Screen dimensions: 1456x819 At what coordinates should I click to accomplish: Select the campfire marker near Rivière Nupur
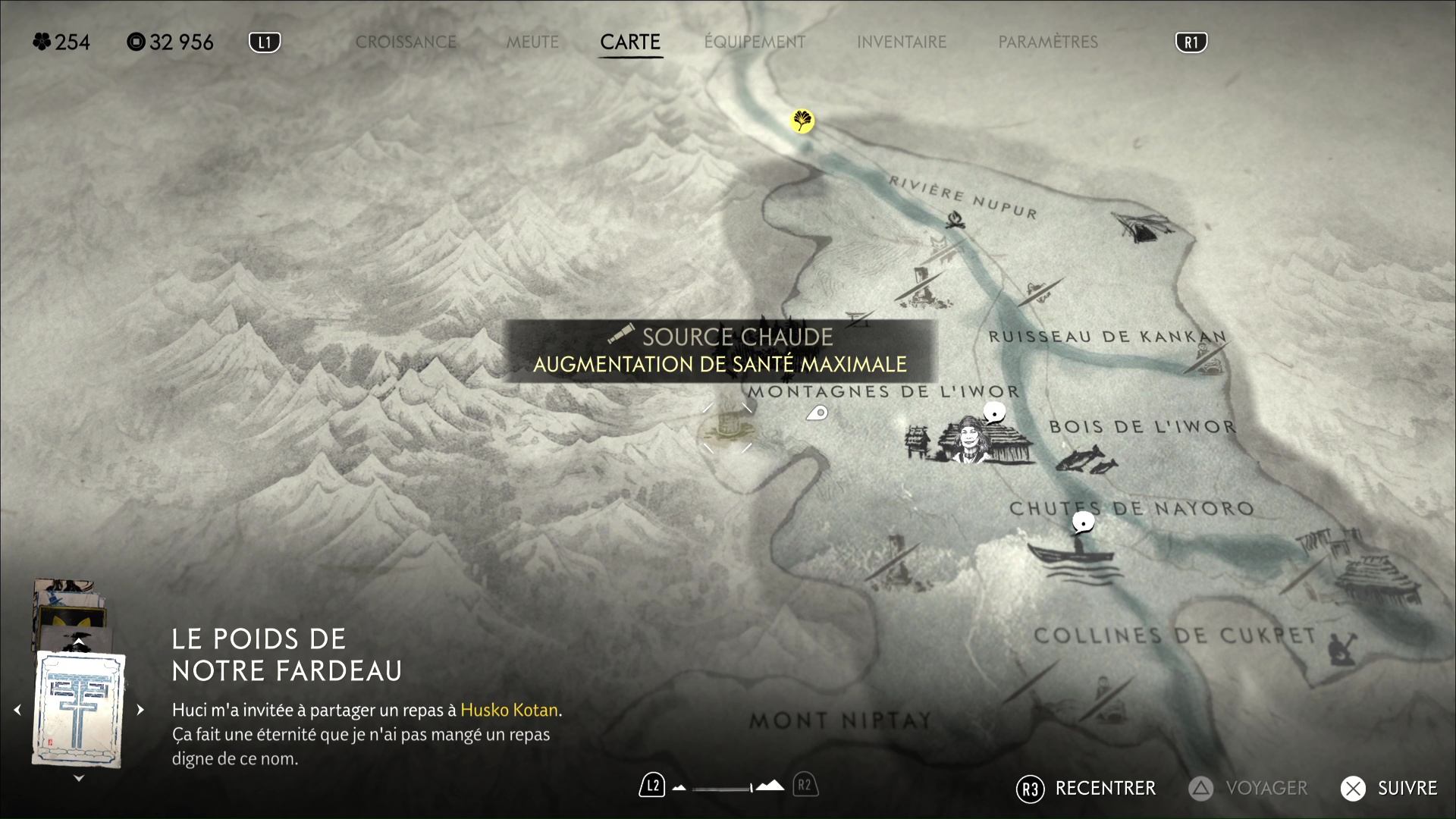pyautogui.click(x=955, y=220)
